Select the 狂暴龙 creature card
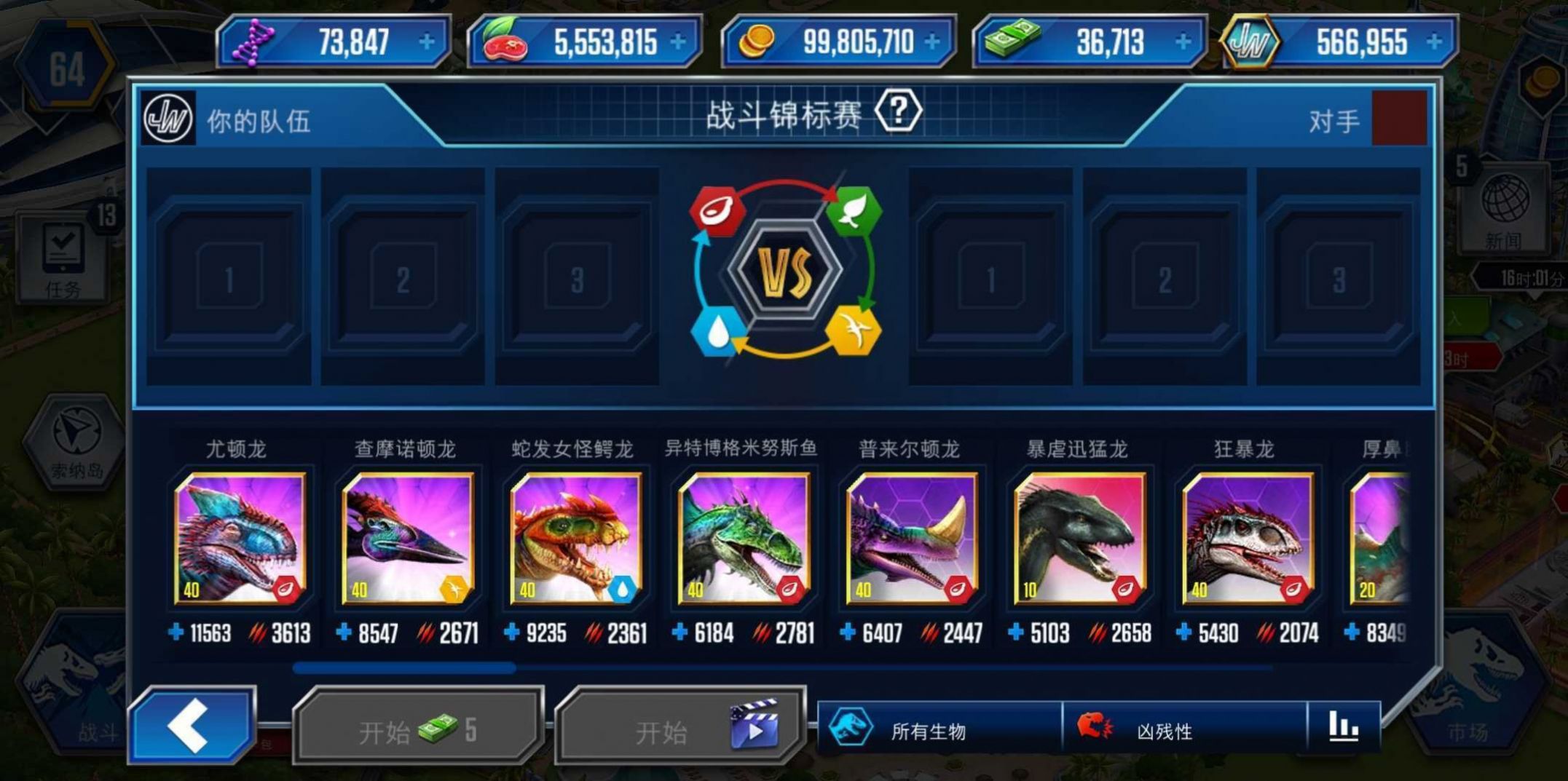1568x781 pixels. tap(1247, 539)
